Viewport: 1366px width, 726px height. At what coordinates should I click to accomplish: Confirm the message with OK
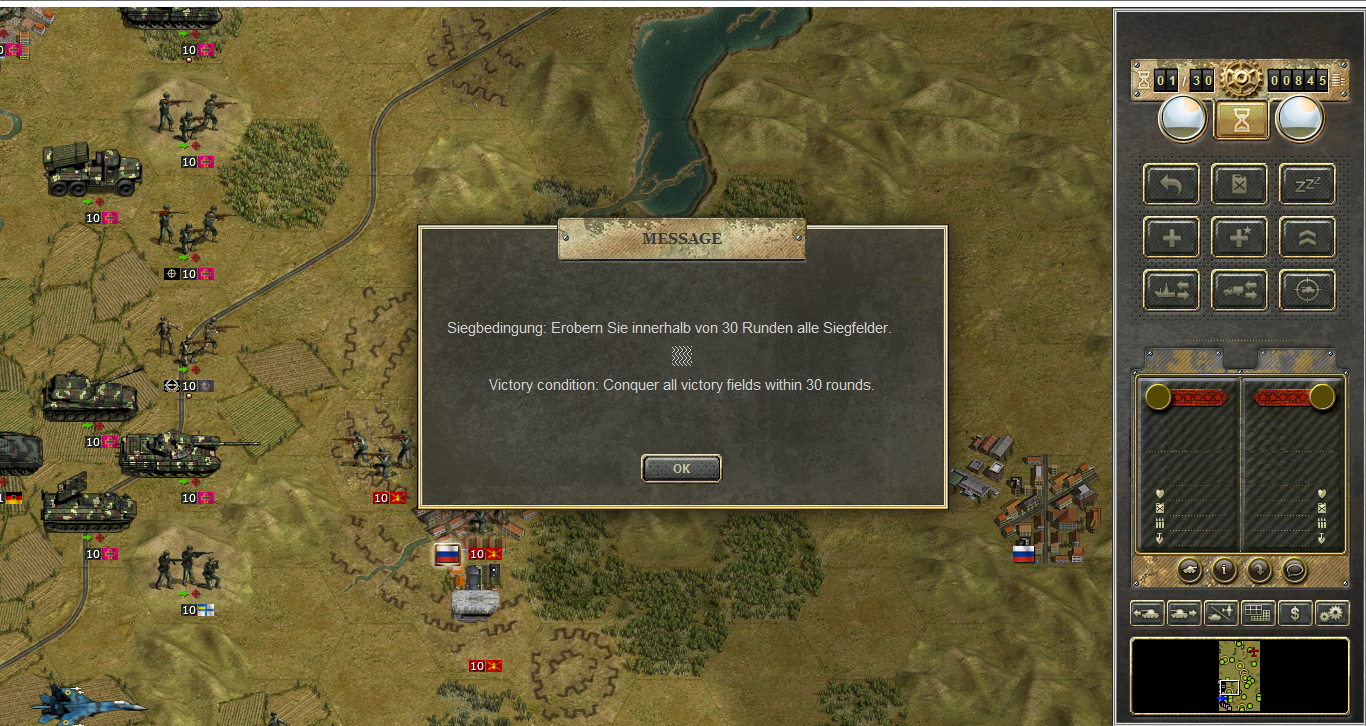[681, 468]
